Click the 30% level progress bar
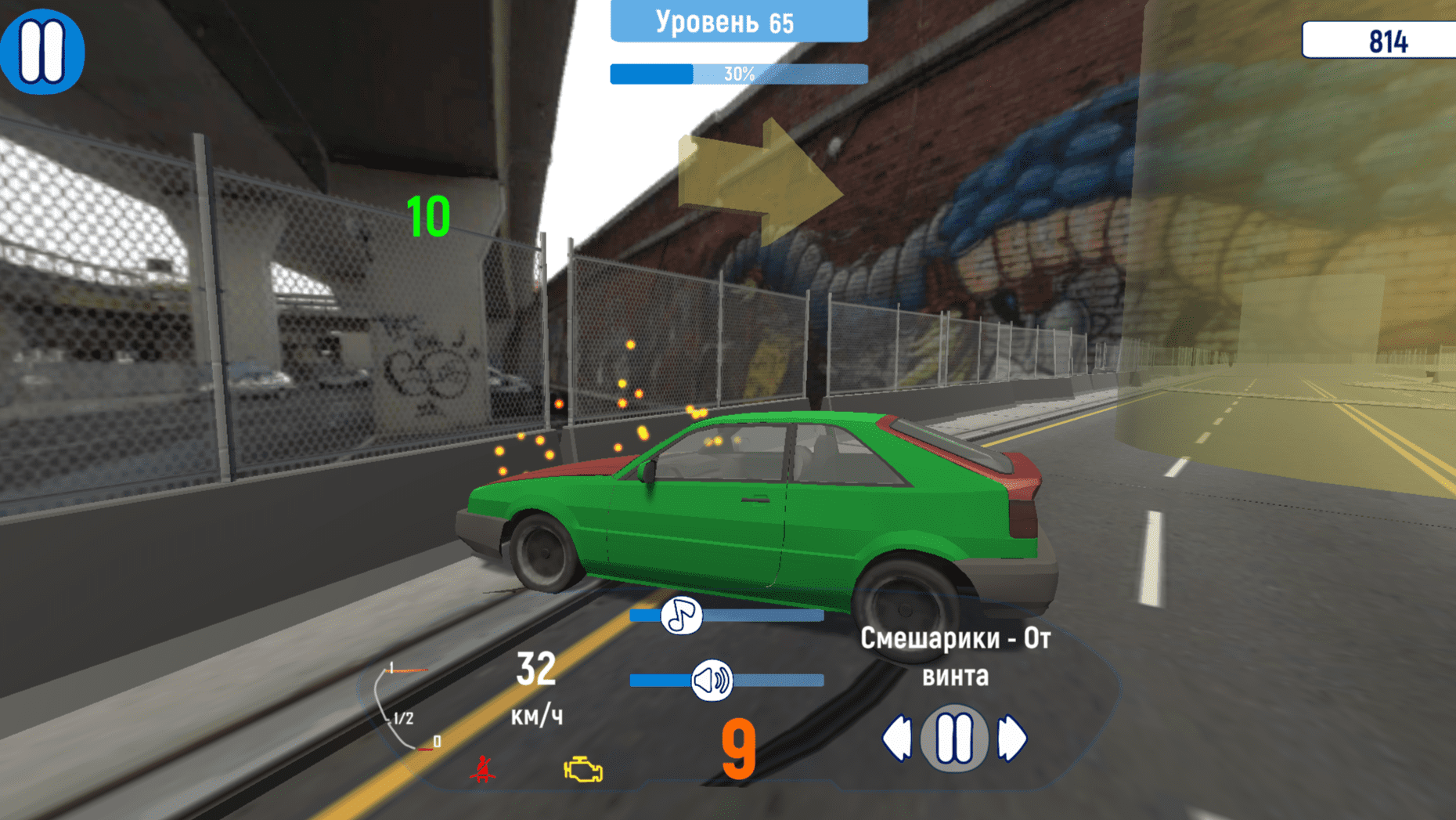This screenshot has width=1456, height=820. click(737, 74)
